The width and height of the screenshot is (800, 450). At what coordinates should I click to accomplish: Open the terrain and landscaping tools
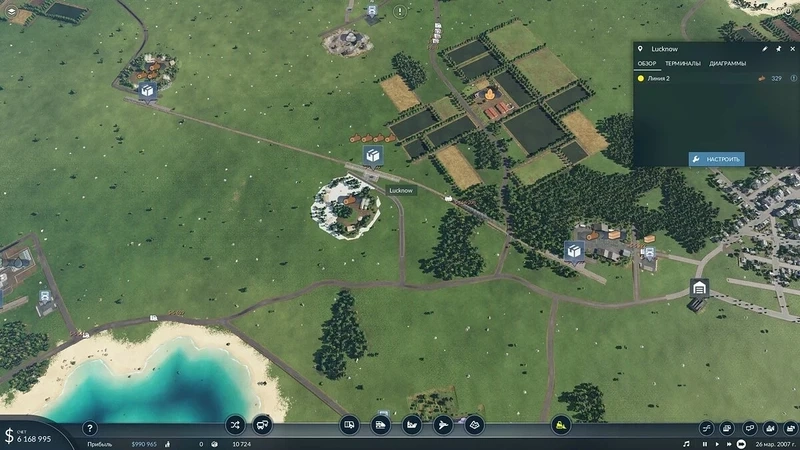[474, 425]
